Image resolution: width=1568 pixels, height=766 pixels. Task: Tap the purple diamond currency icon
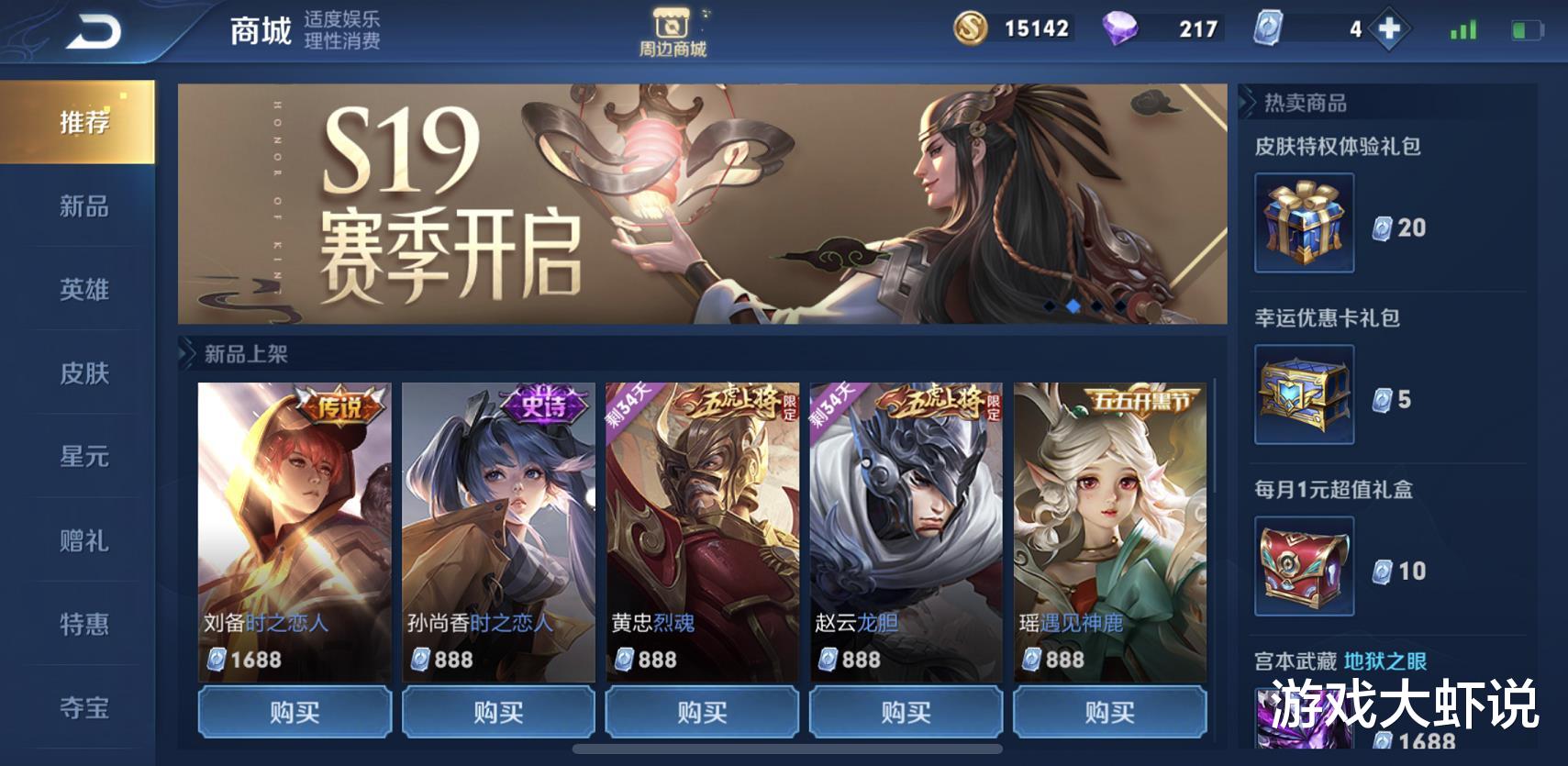tap(1120, 29)
